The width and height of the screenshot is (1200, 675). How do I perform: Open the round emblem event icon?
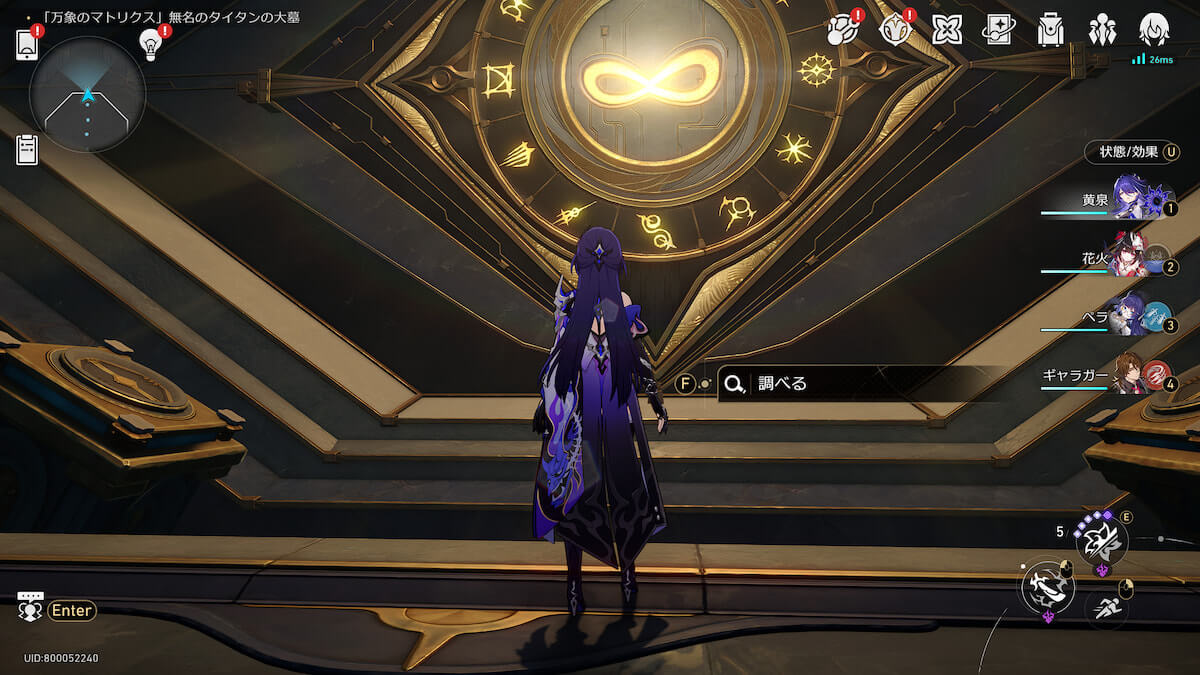(x=894, y=30)
